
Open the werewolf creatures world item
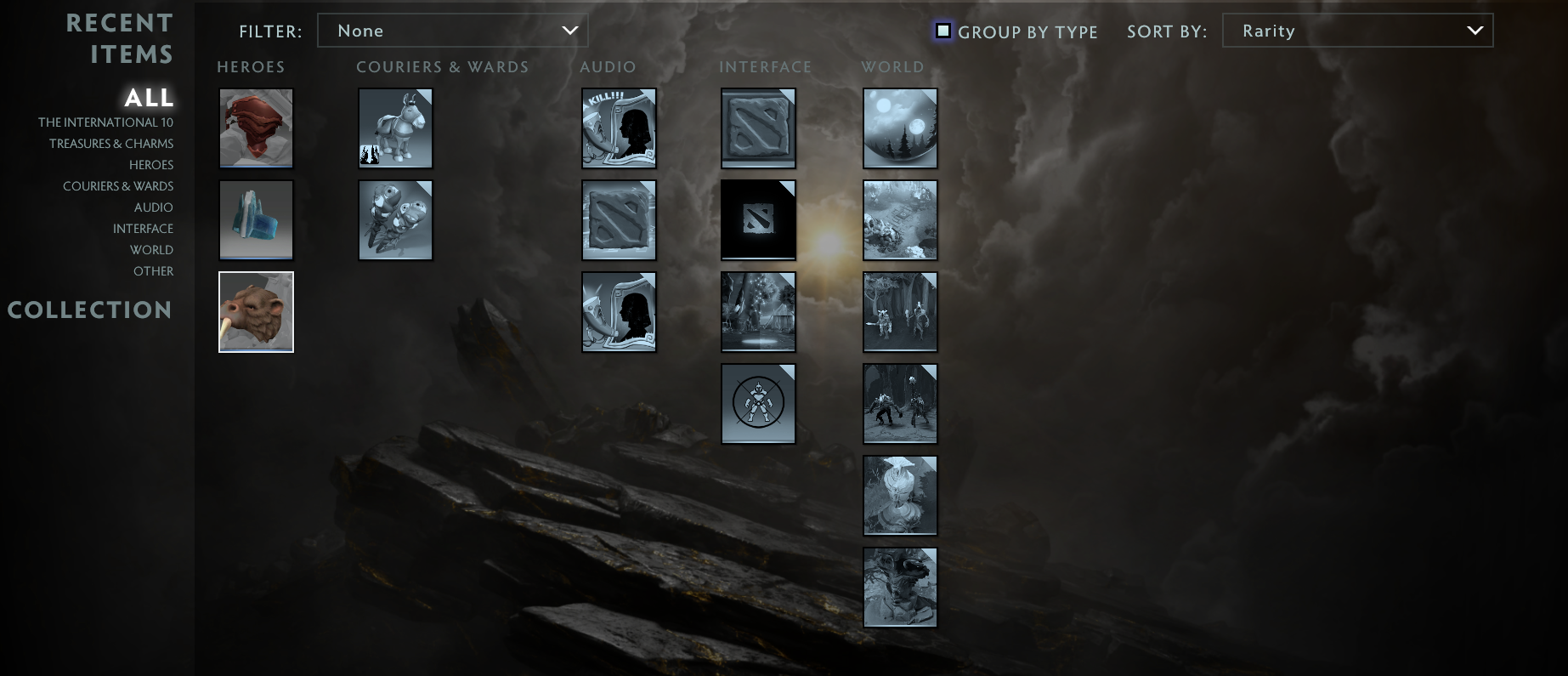click(x=900, y=403)
